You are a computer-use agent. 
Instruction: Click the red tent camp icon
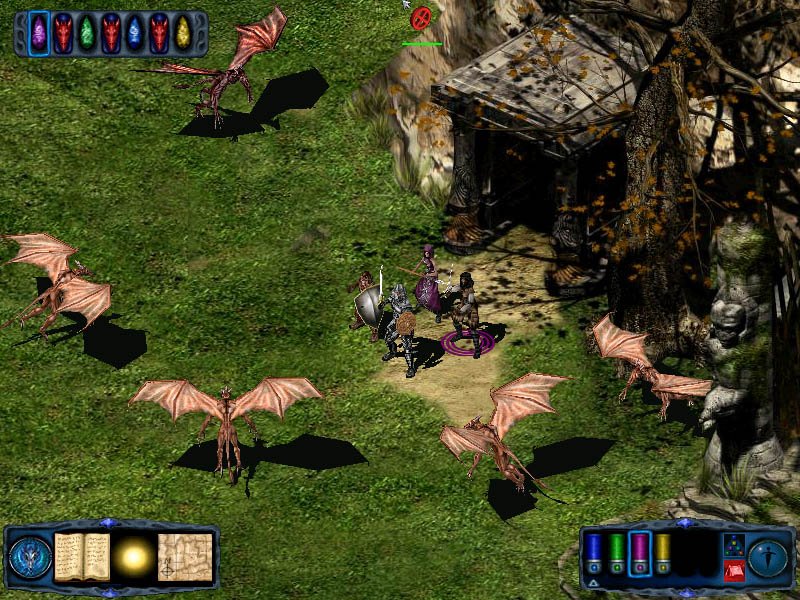point(732,570)
